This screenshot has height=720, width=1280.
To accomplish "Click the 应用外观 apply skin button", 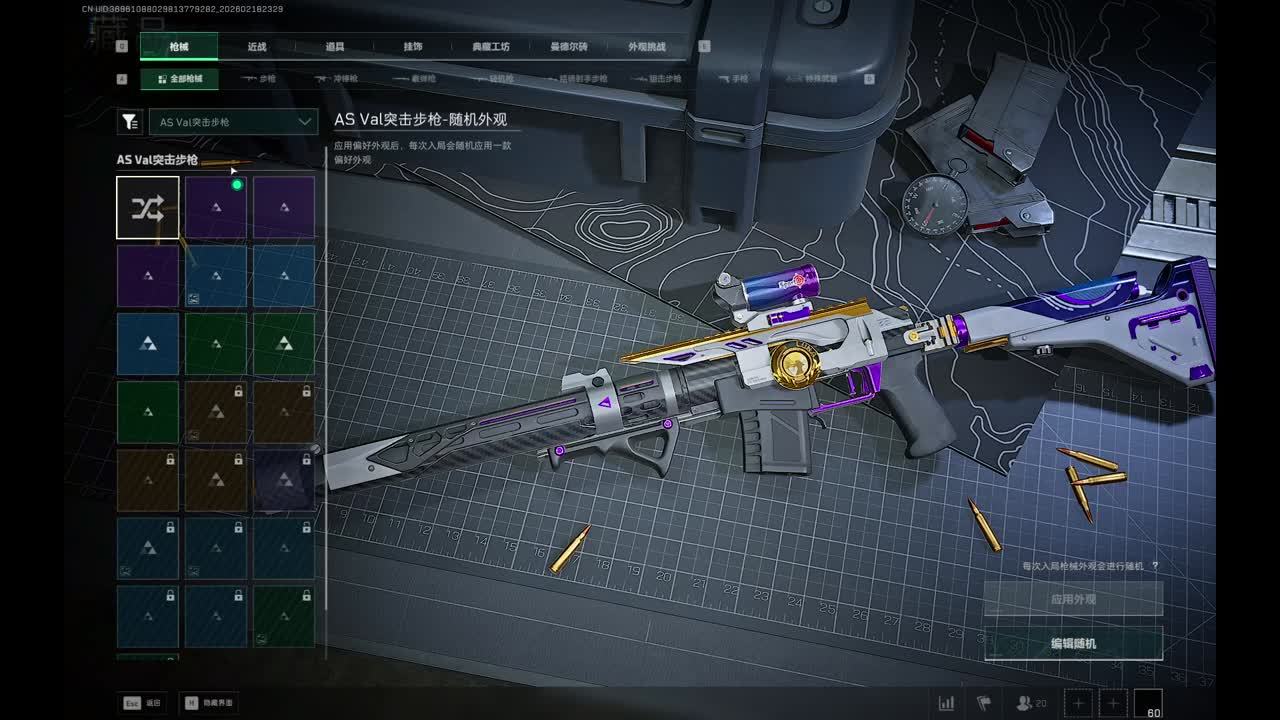I will pos(1073,599).
